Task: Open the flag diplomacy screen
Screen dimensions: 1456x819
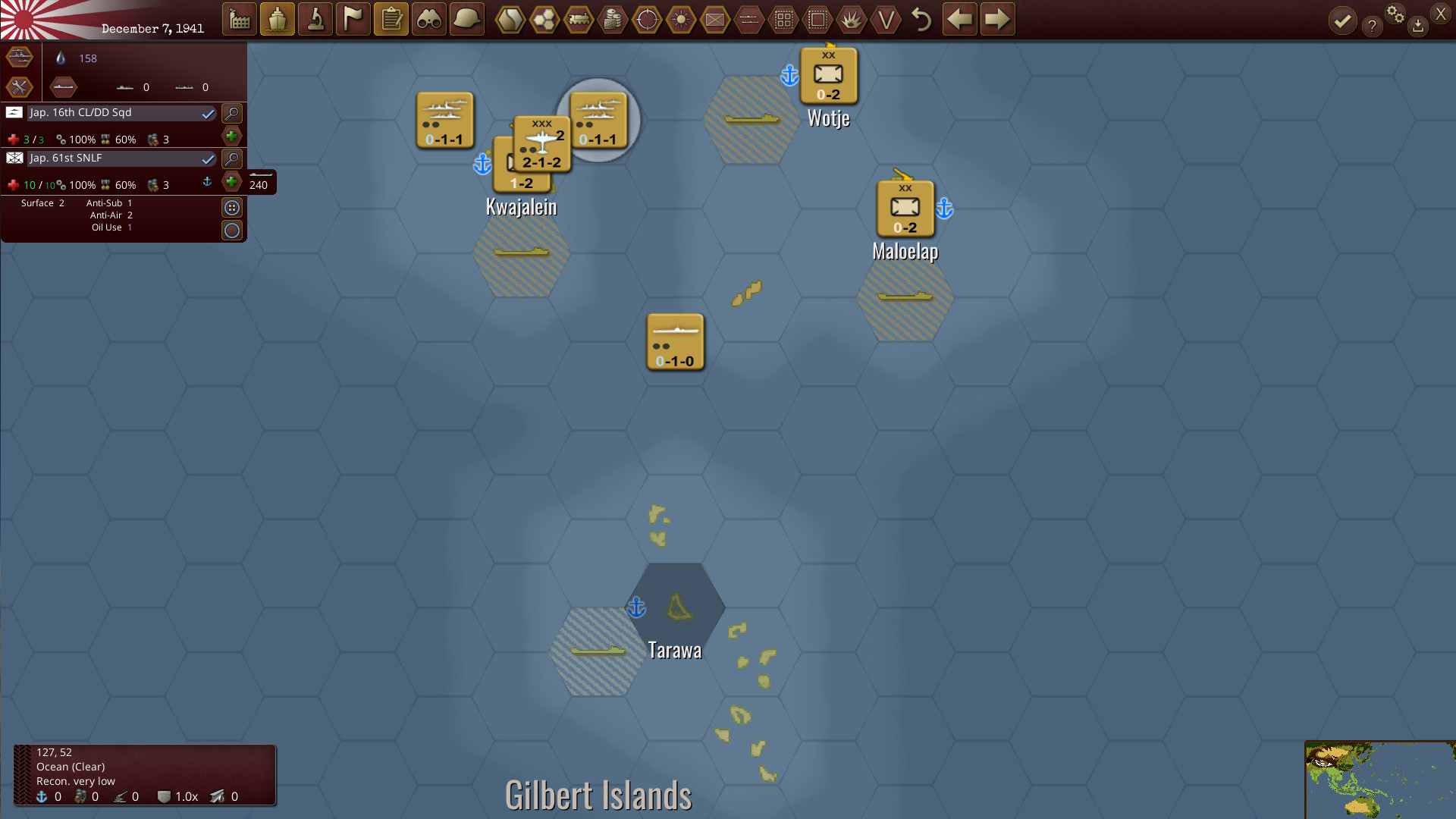Action: tap(353, 20)
